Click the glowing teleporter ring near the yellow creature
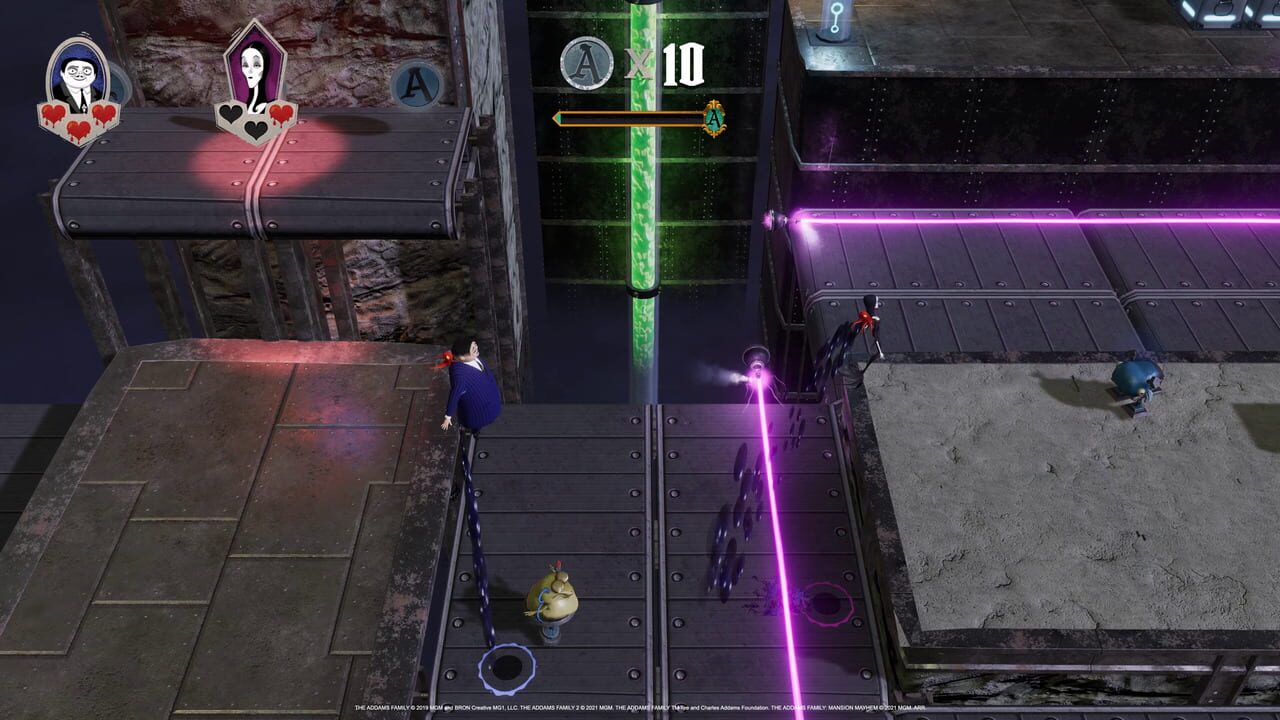 [x=507, y=666]
